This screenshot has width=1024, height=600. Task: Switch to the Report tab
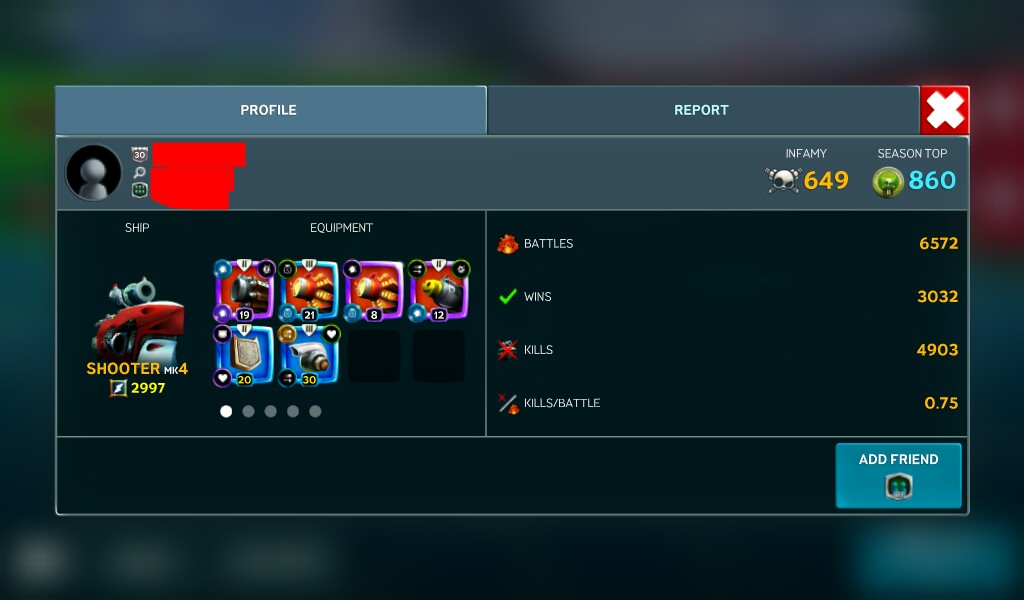[x=701, y=110]
